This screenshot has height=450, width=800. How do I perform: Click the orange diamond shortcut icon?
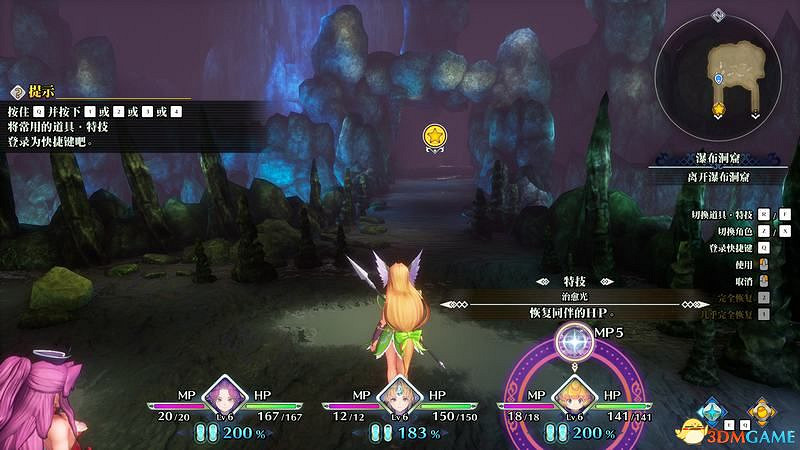pyautogui.click(x=763, y=412)
